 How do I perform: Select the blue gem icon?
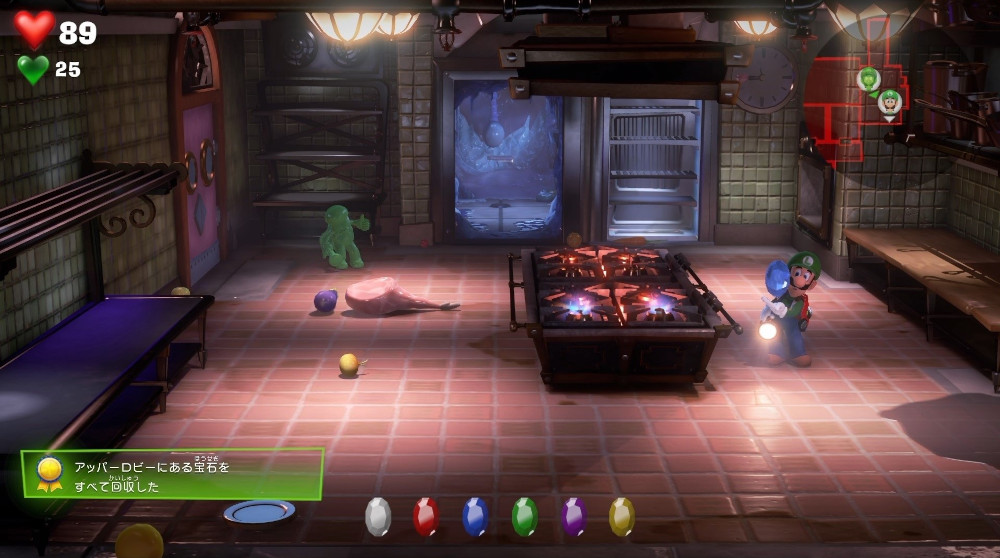(475, 516)
